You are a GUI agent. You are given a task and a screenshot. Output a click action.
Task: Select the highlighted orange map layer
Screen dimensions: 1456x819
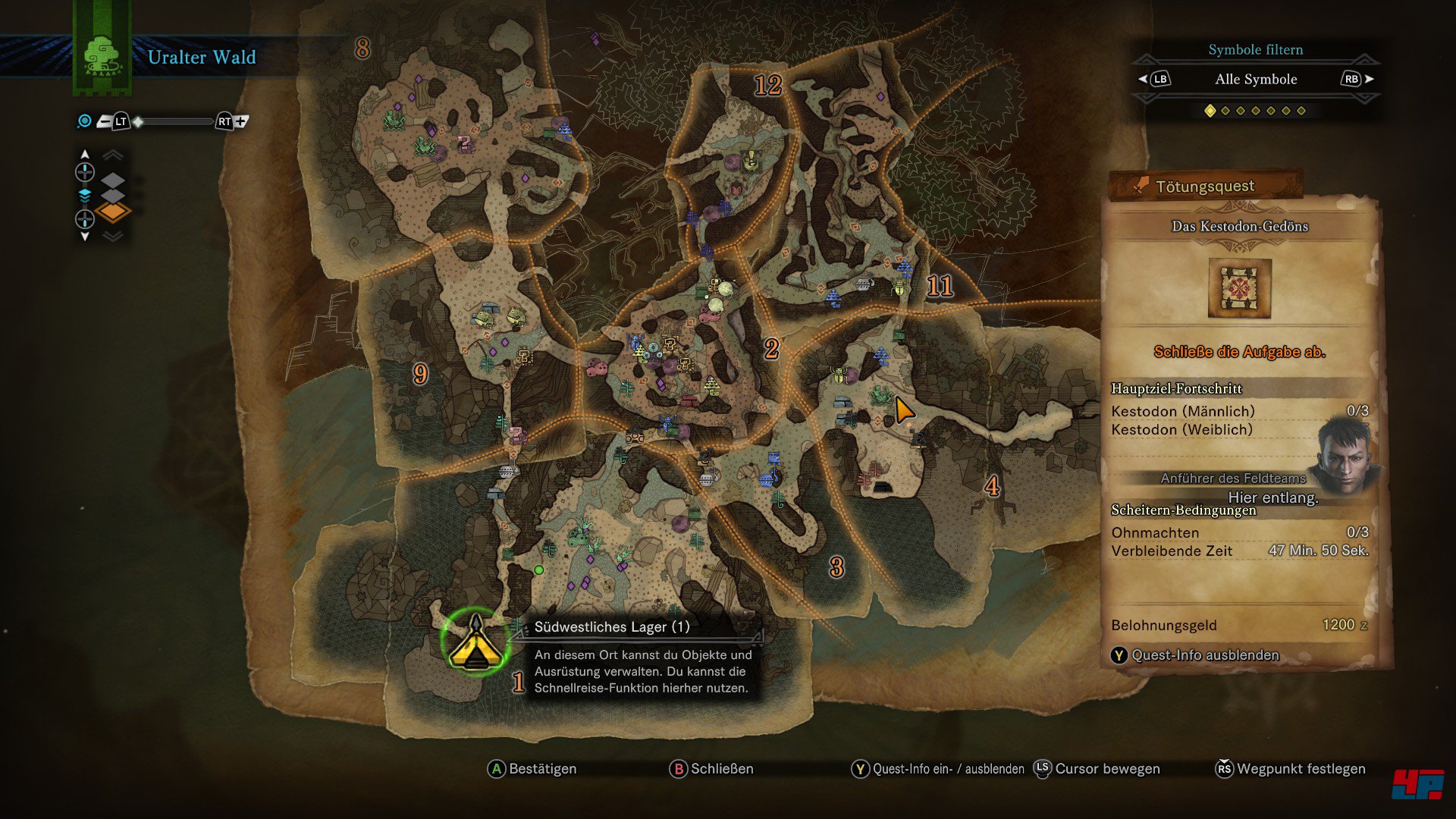click(x=113, y=212)
